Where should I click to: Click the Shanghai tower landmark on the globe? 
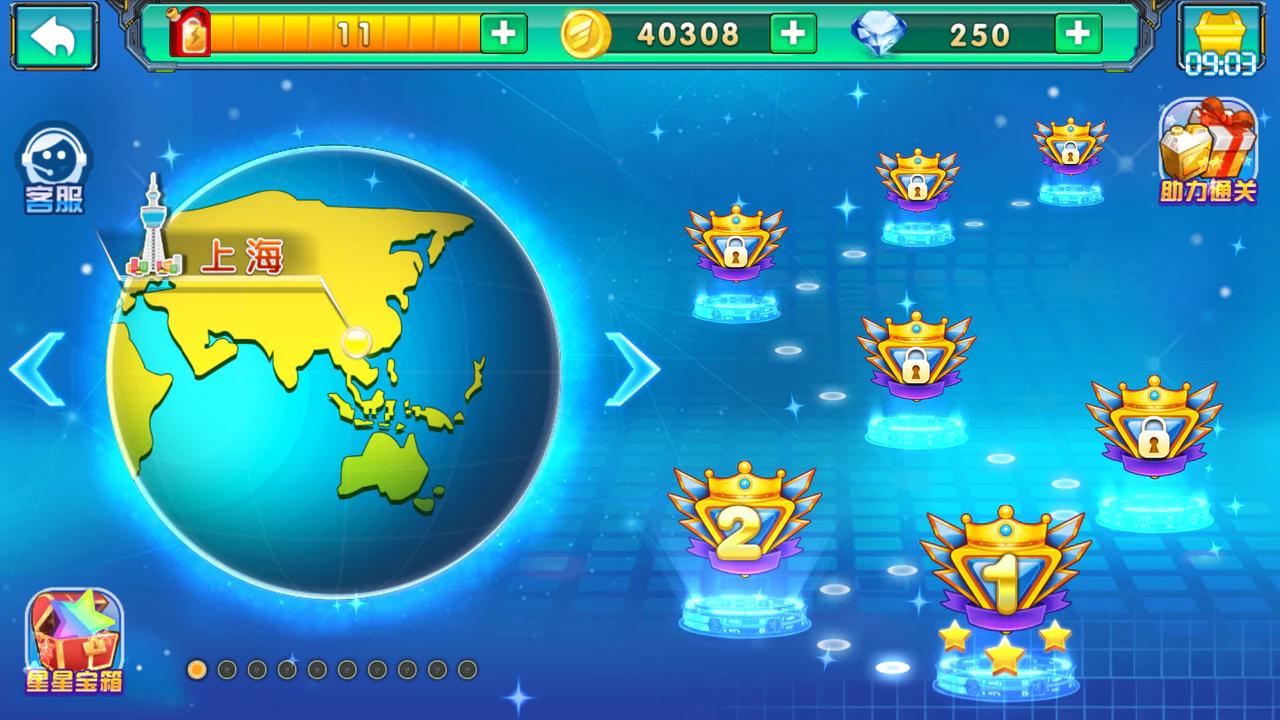coord(152,230)
